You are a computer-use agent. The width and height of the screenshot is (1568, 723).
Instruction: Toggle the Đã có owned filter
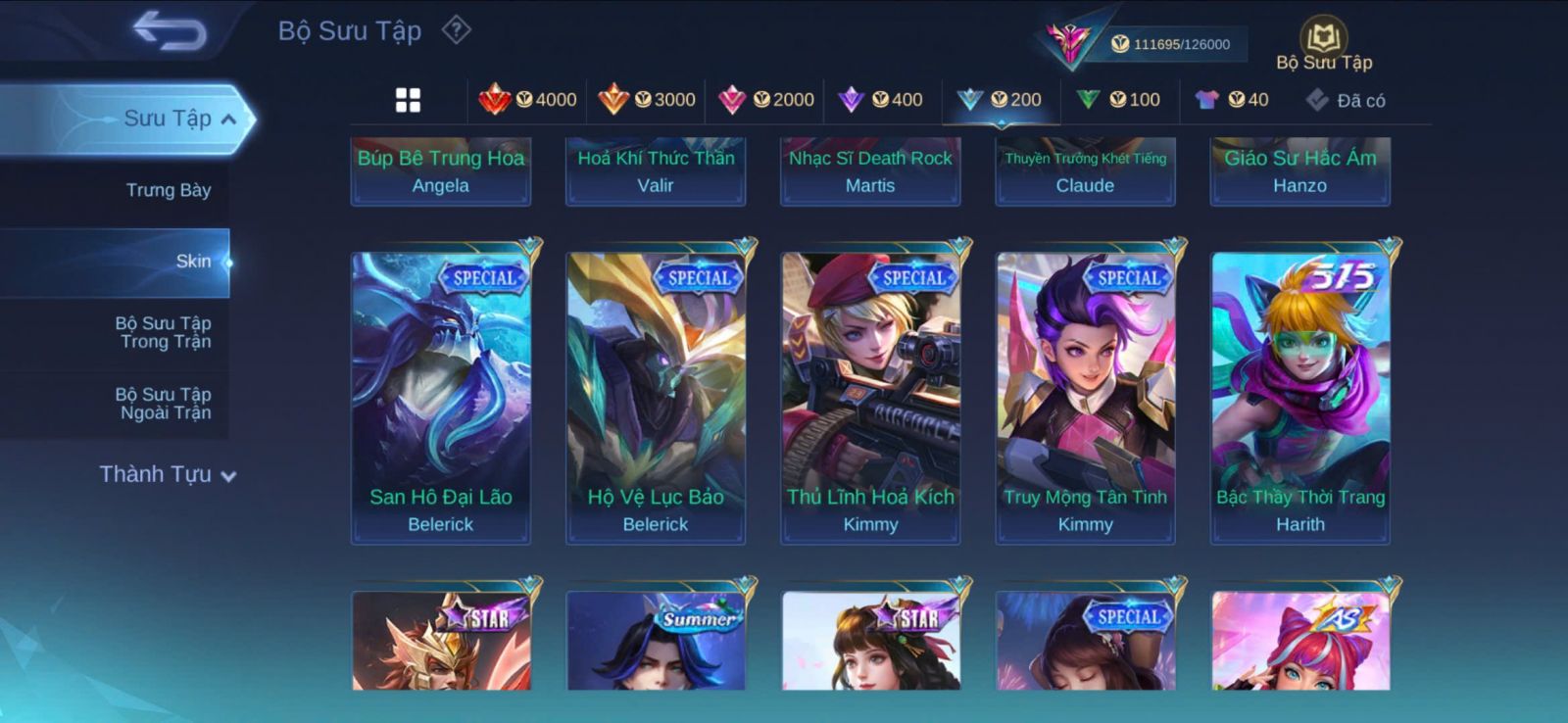[x=1346, y=100]
